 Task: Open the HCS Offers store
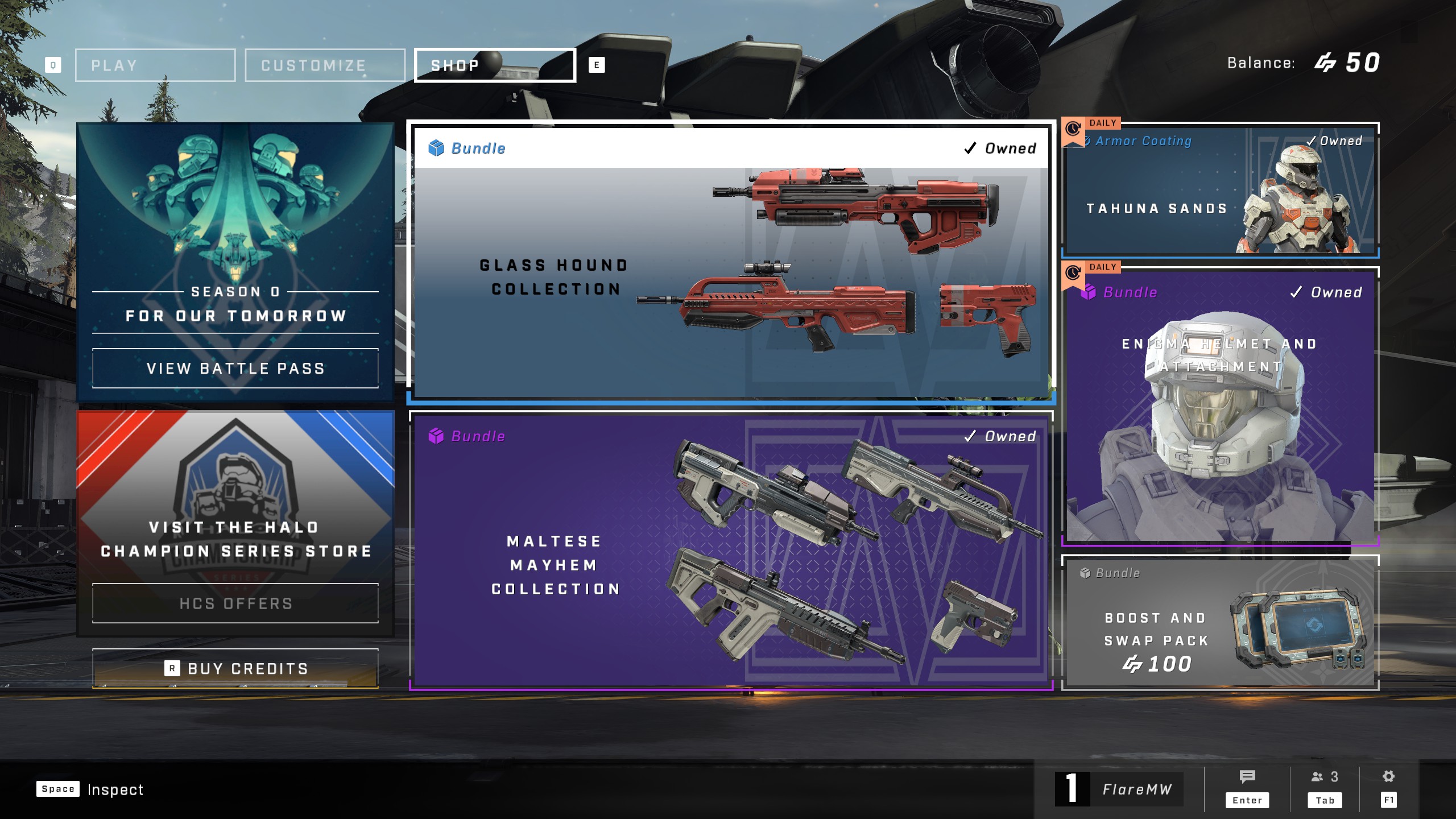click(235, 603)
